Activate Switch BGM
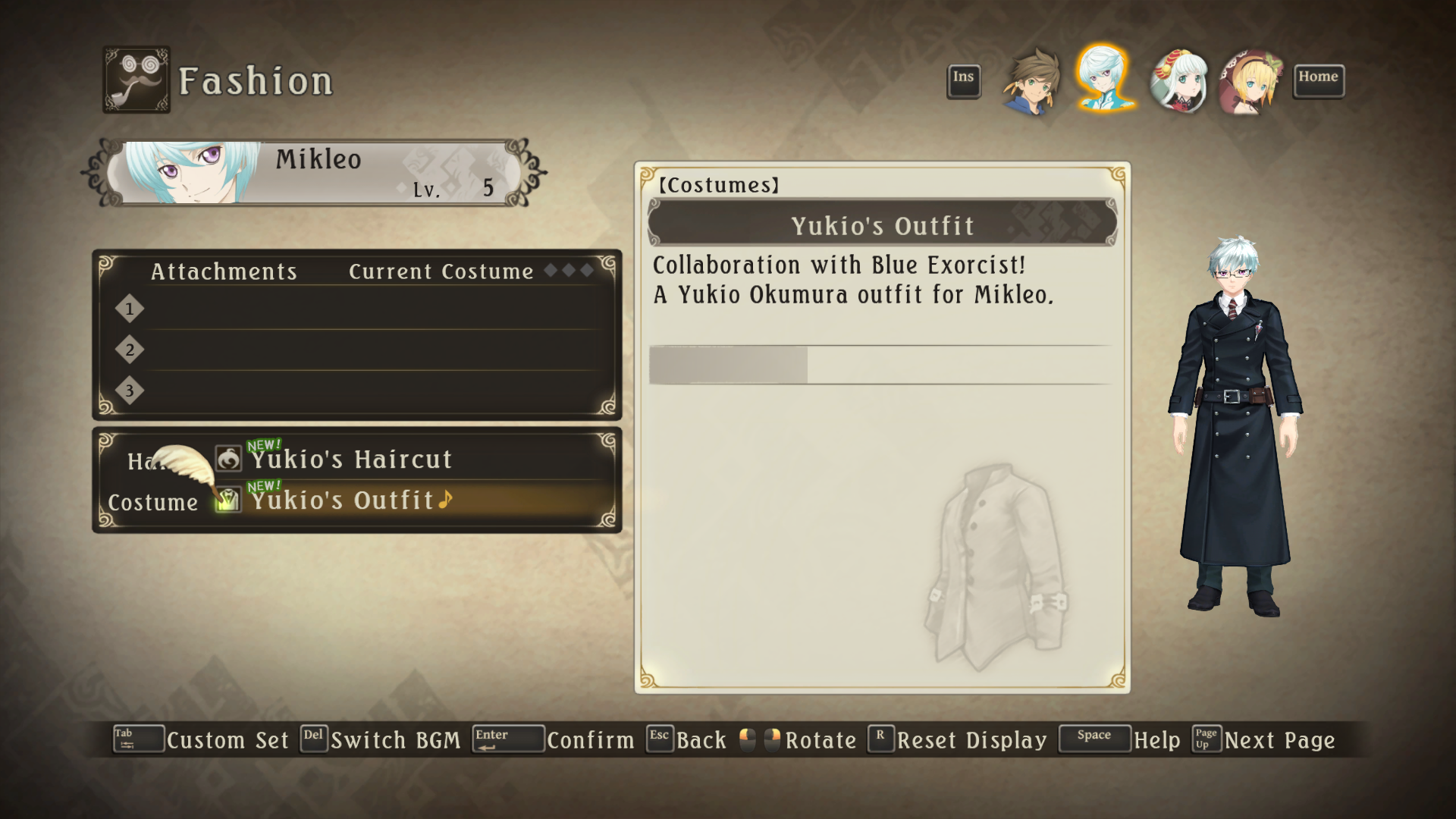The height and width of the screenshot is (819, 1456). click(395, 740)
